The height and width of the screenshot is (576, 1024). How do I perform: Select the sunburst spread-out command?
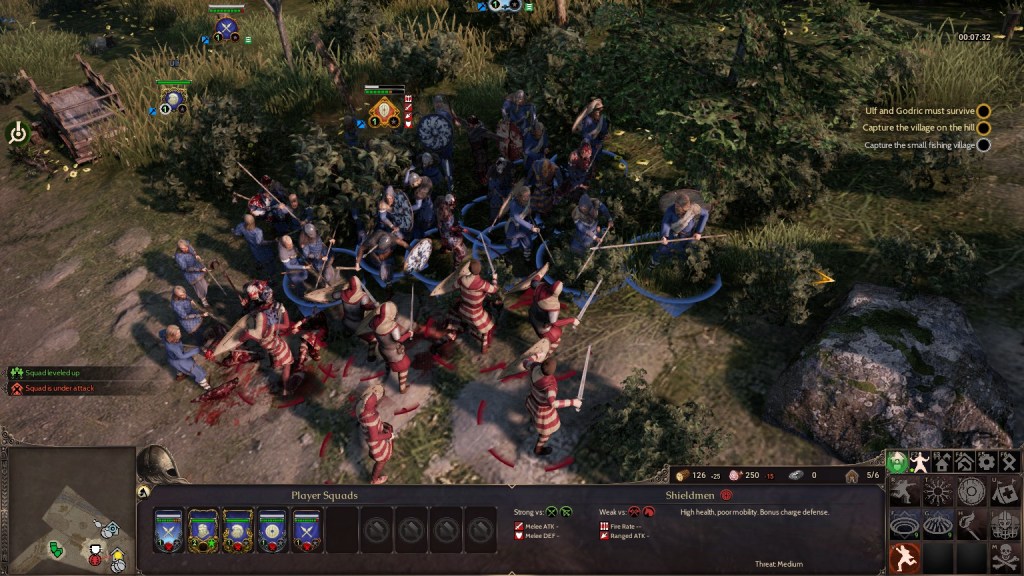pos(937,491)
